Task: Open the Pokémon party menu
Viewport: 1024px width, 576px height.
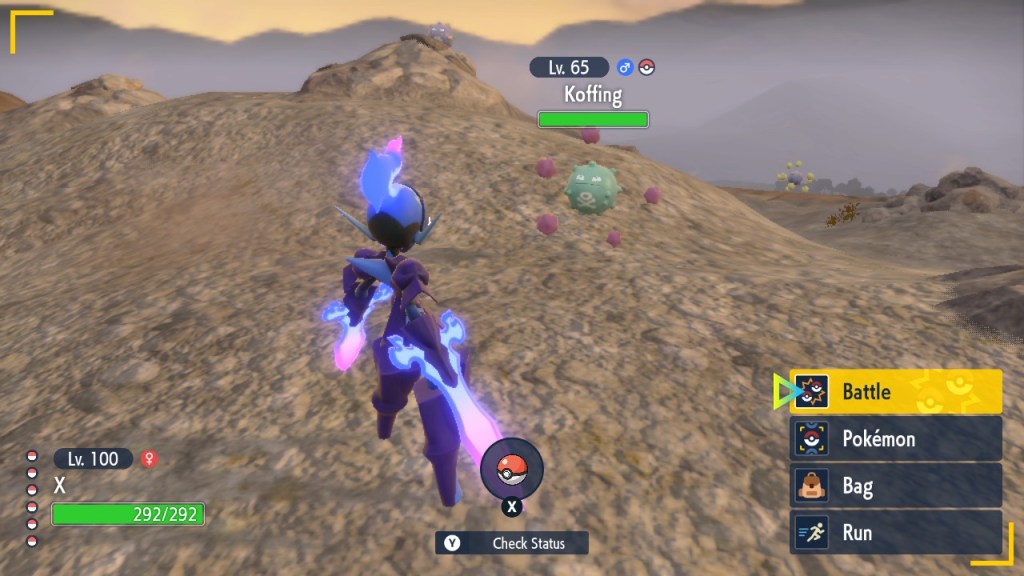Action: [896, 439]
